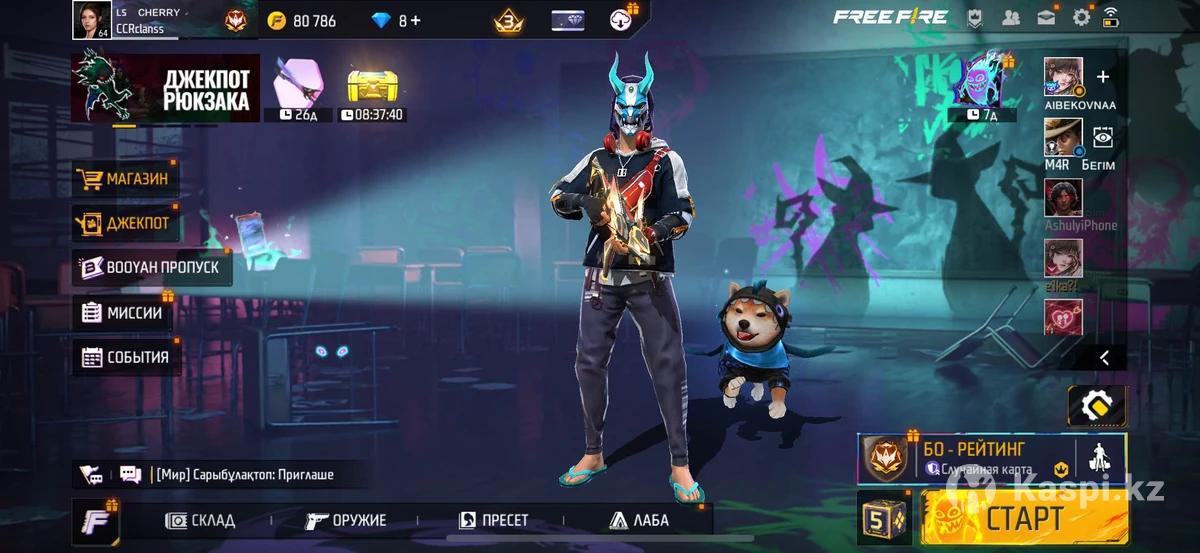Collapse the friends panel with the arrow

1104,357
